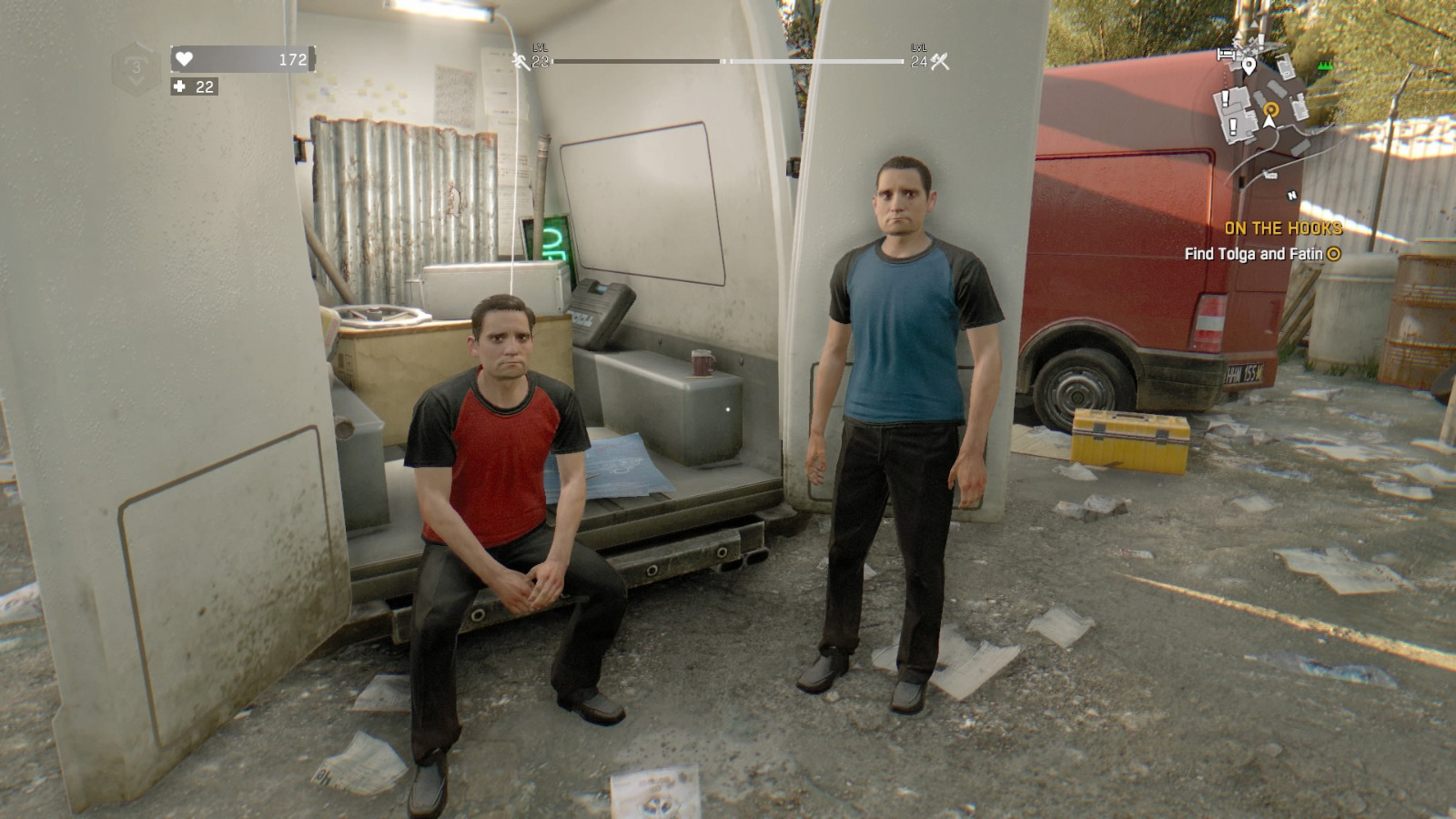
Task: Click the bed safehouse icon on the minimap
Action: (1226, 54)
